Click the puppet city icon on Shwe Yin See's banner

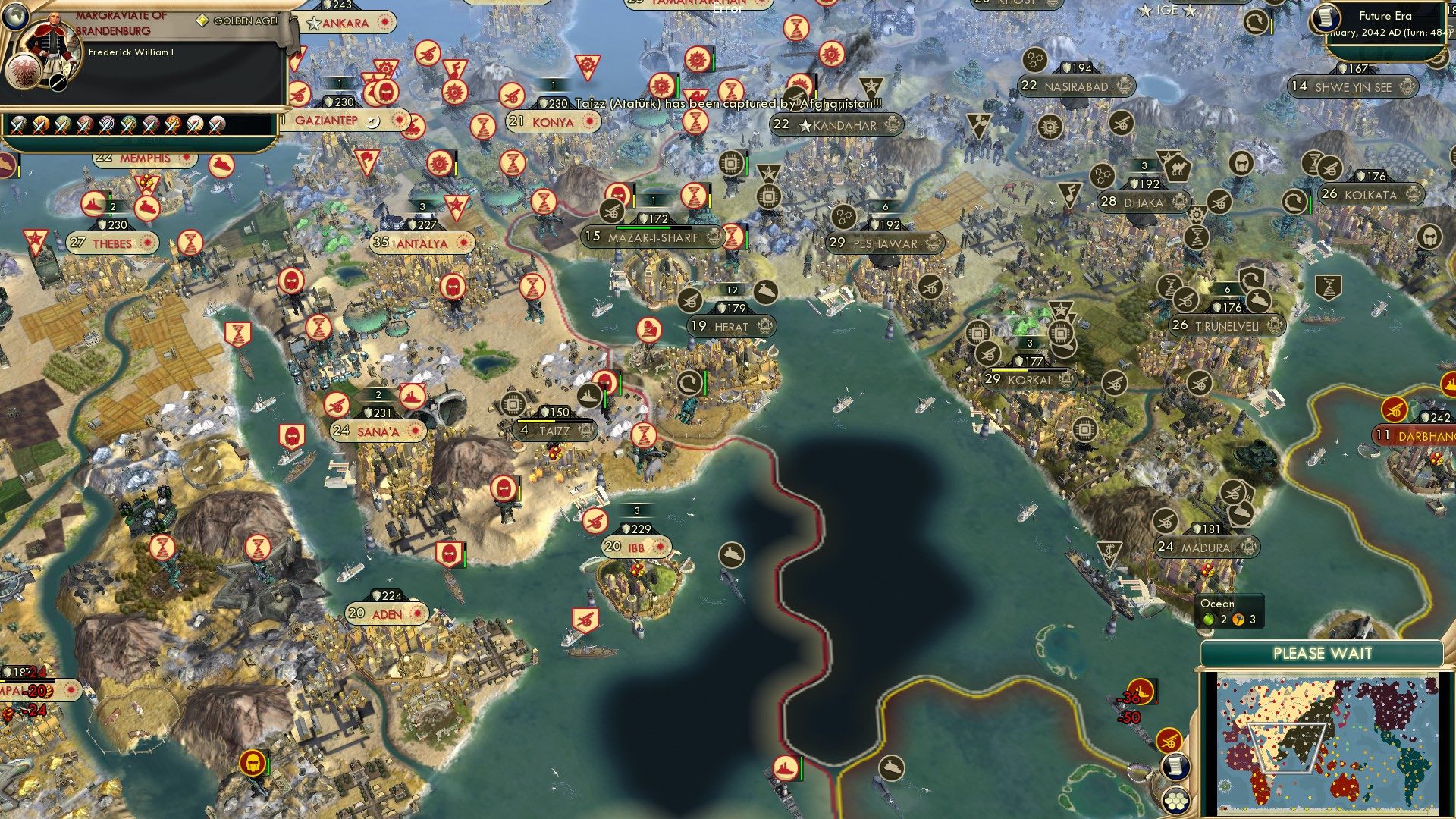[1409, 87]
